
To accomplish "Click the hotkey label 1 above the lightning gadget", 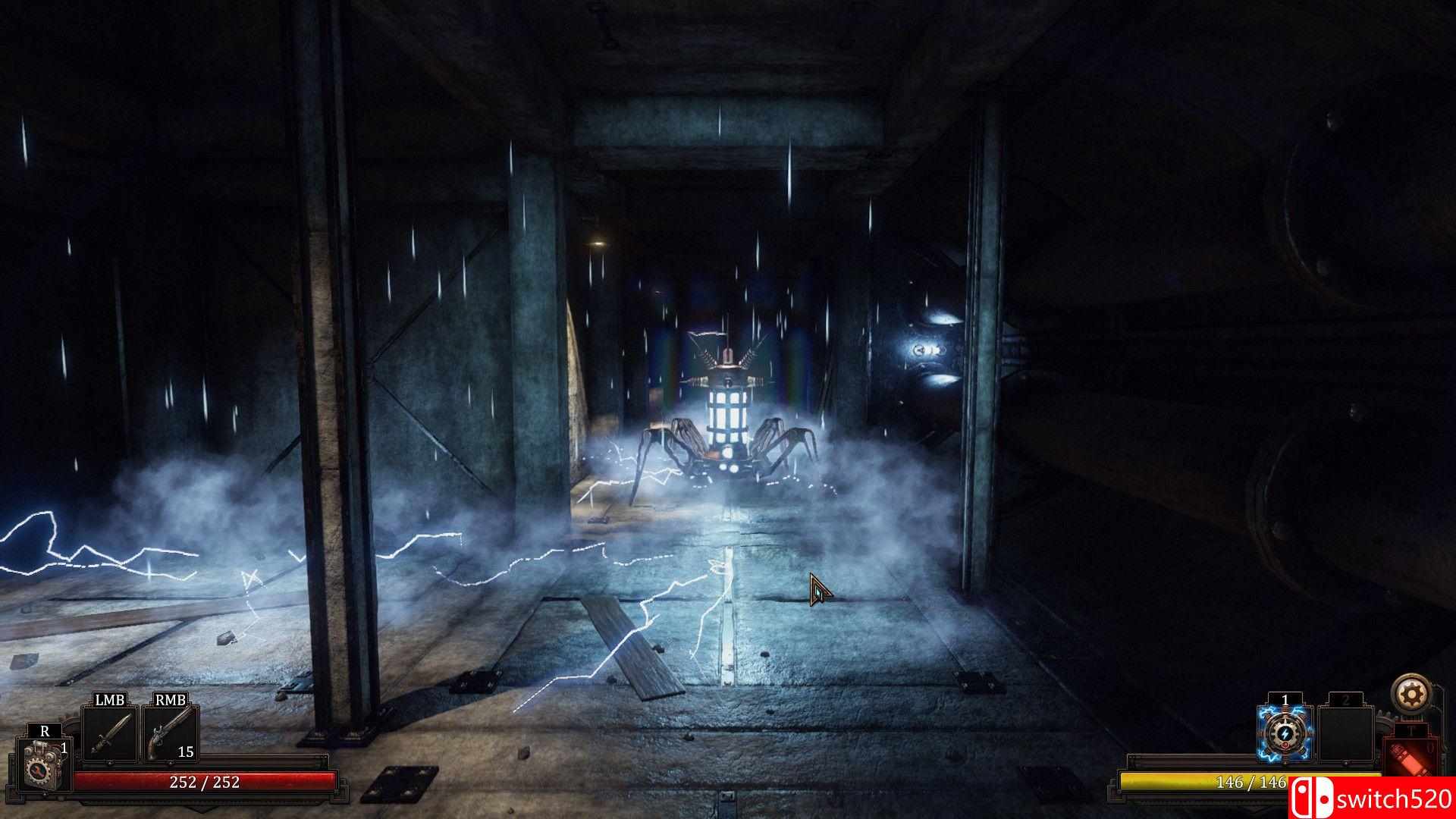I will pyautogui.click(x=1285, y=698).
